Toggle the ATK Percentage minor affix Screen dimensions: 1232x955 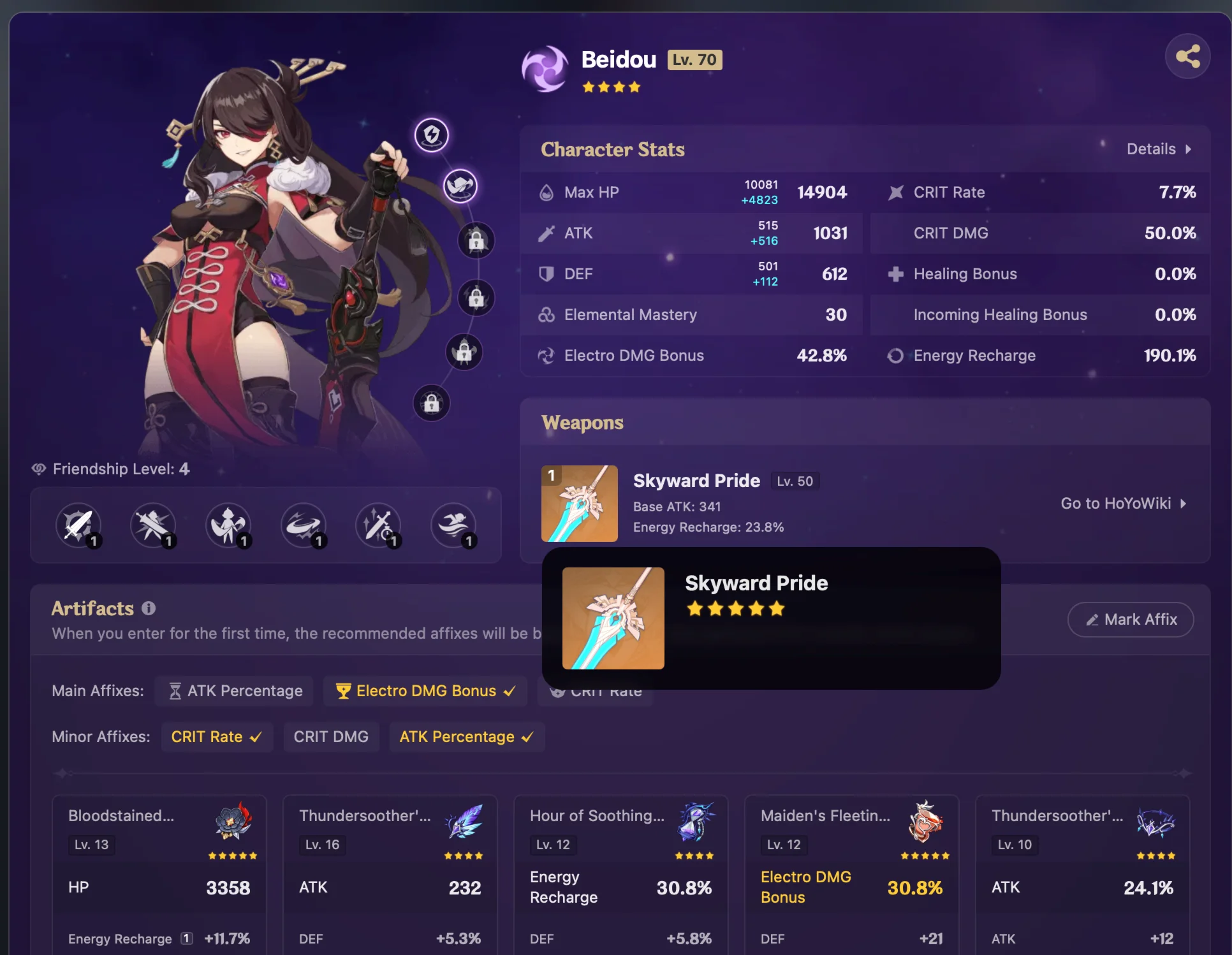467,736
